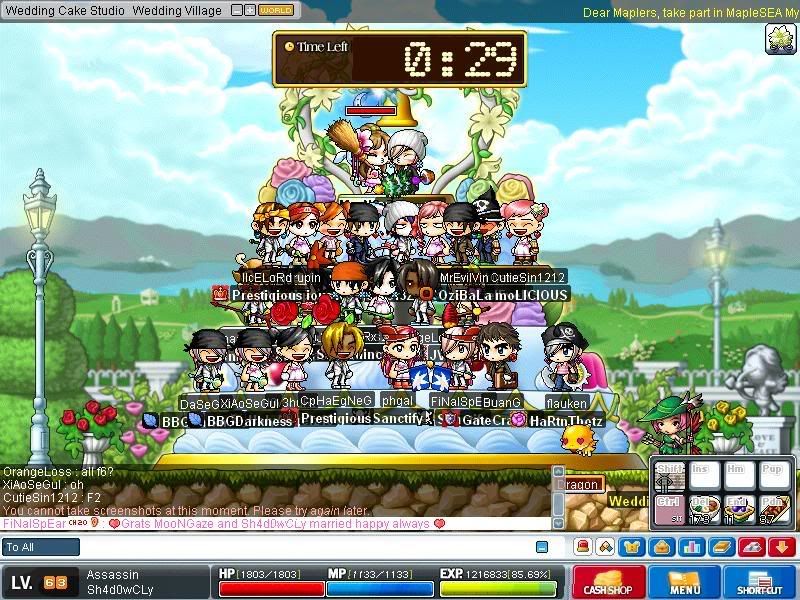Screen dimensions: 800x600
Task: Minimize the chat with the blue minus button
Action: [x=542, y=547]
